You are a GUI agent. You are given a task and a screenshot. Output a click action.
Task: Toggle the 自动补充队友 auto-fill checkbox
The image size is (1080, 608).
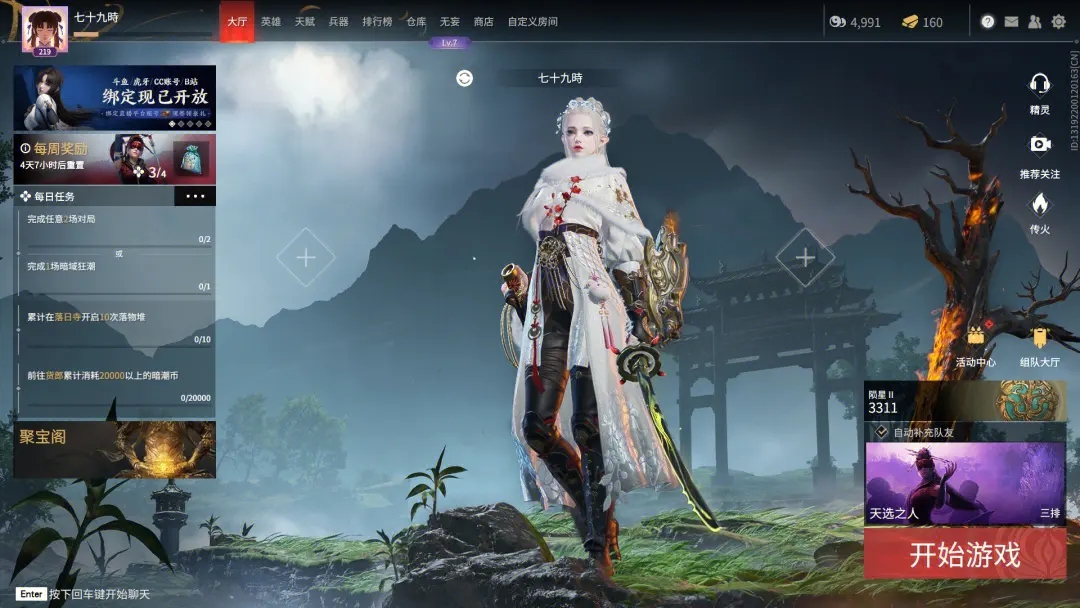[882, 432]
